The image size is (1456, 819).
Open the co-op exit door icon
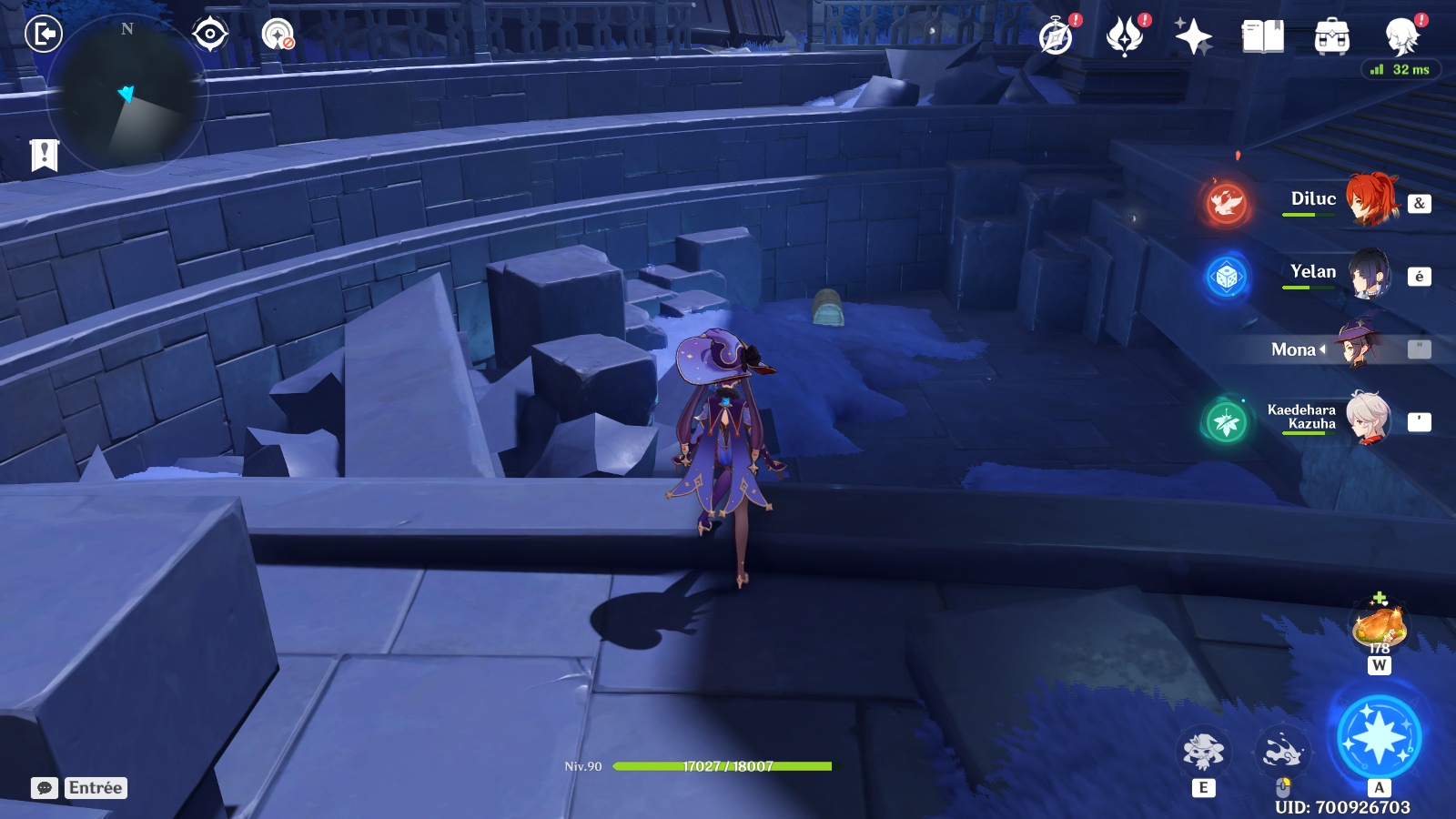pyautogui.click(x=43, y=35)
